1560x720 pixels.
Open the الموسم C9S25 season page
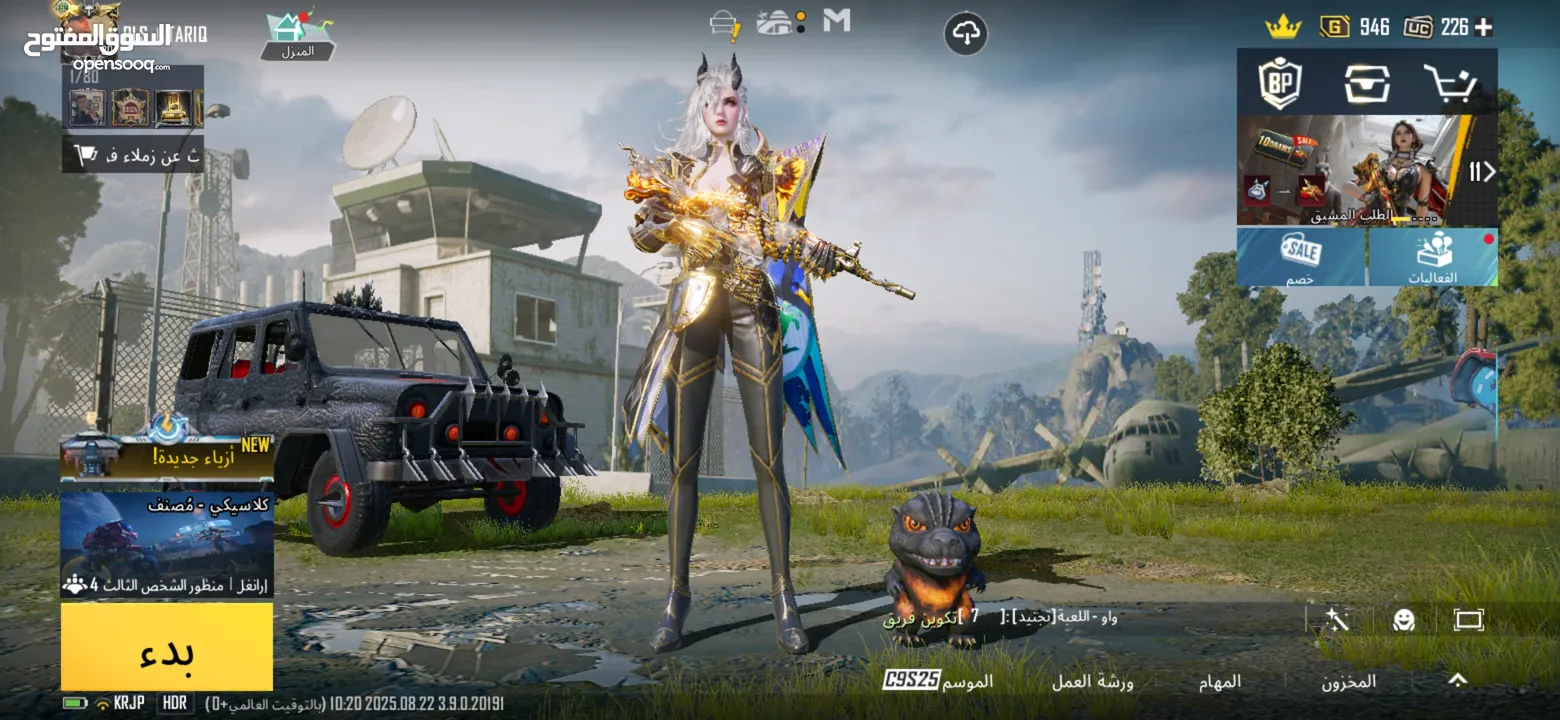pyautogui.click(x=938, y=681)
